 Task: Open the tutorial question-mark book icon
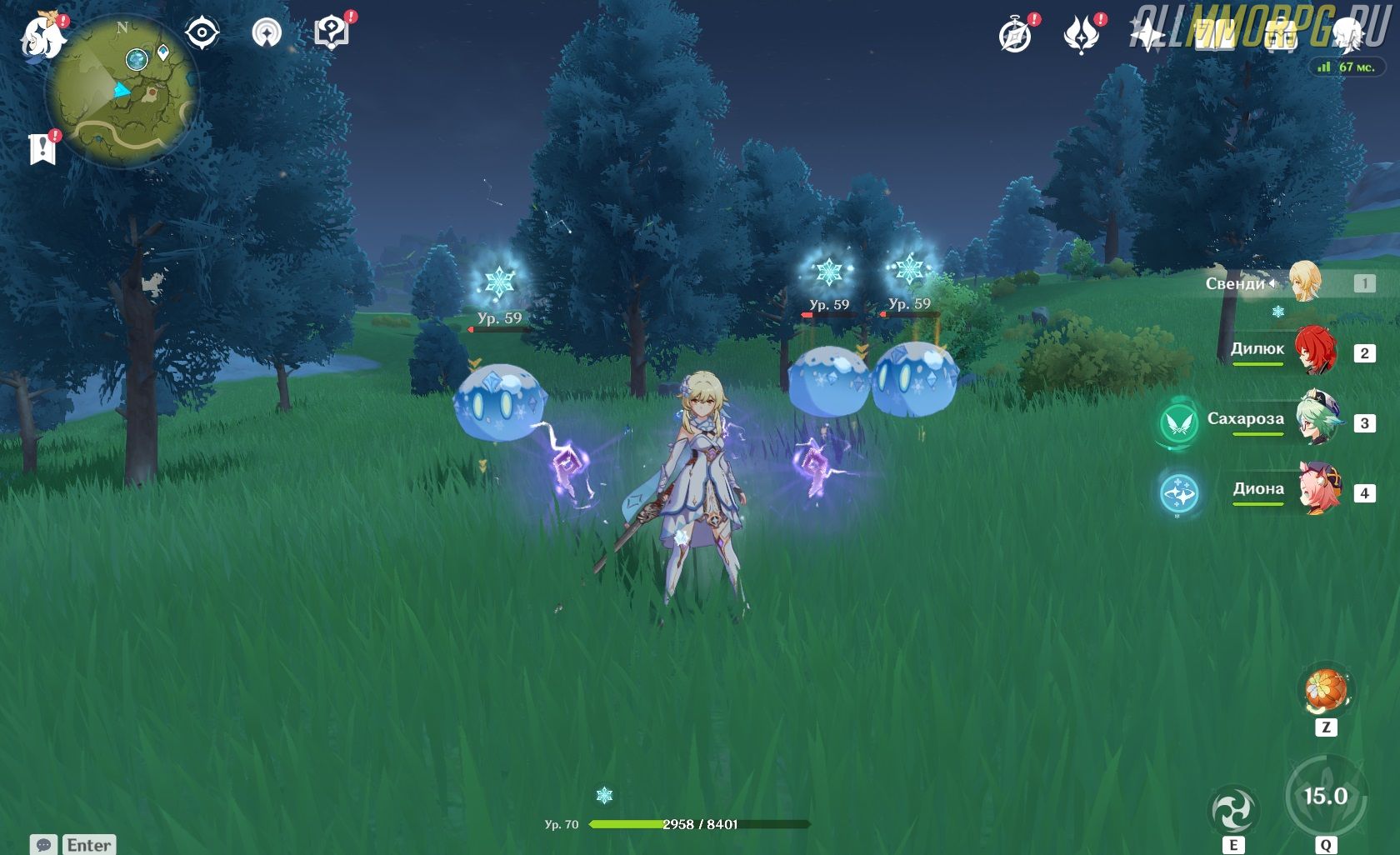(x=331, y=34)
